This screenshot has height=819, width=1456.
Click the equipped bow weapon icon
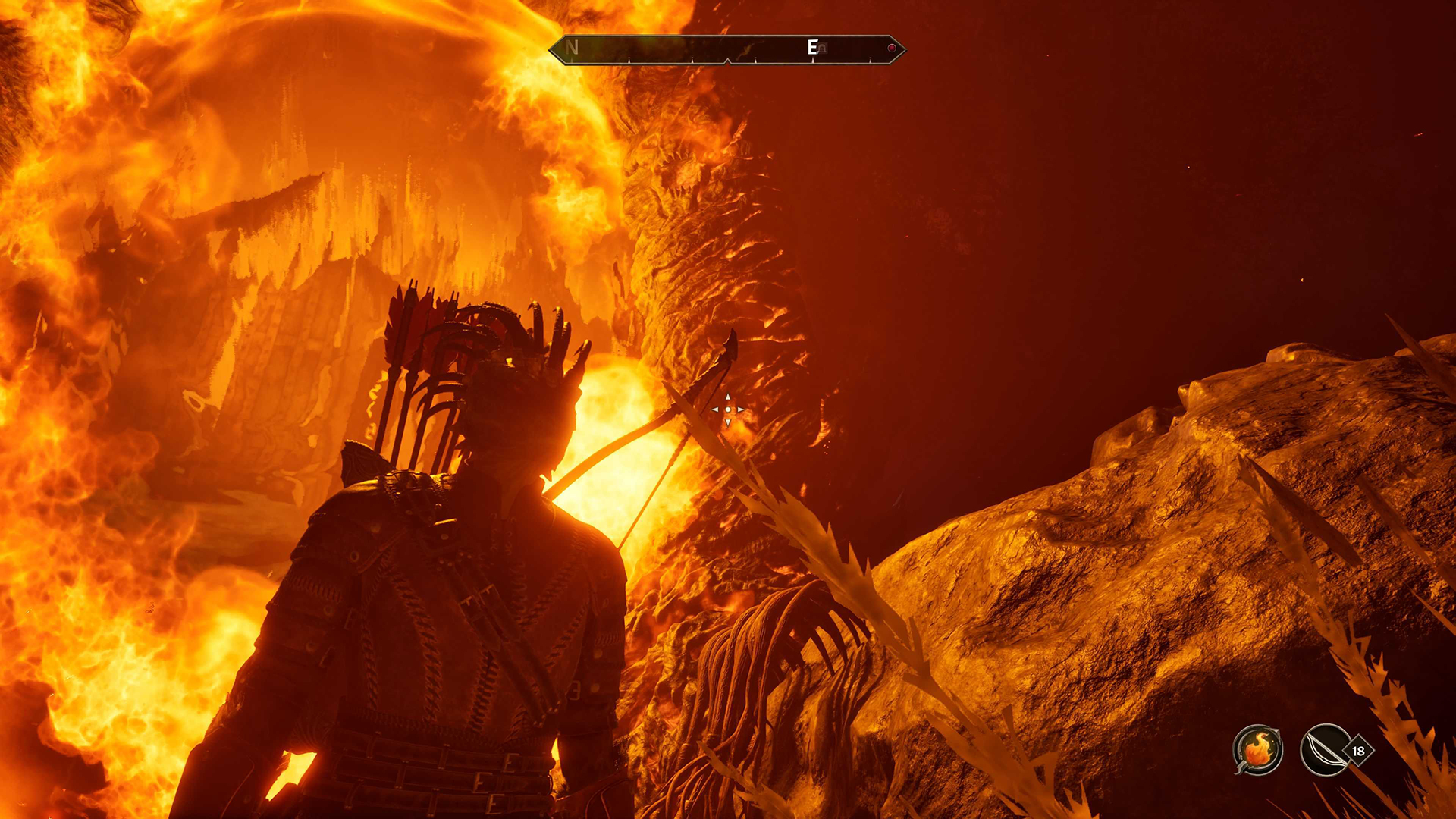(x=1324, y=750)
